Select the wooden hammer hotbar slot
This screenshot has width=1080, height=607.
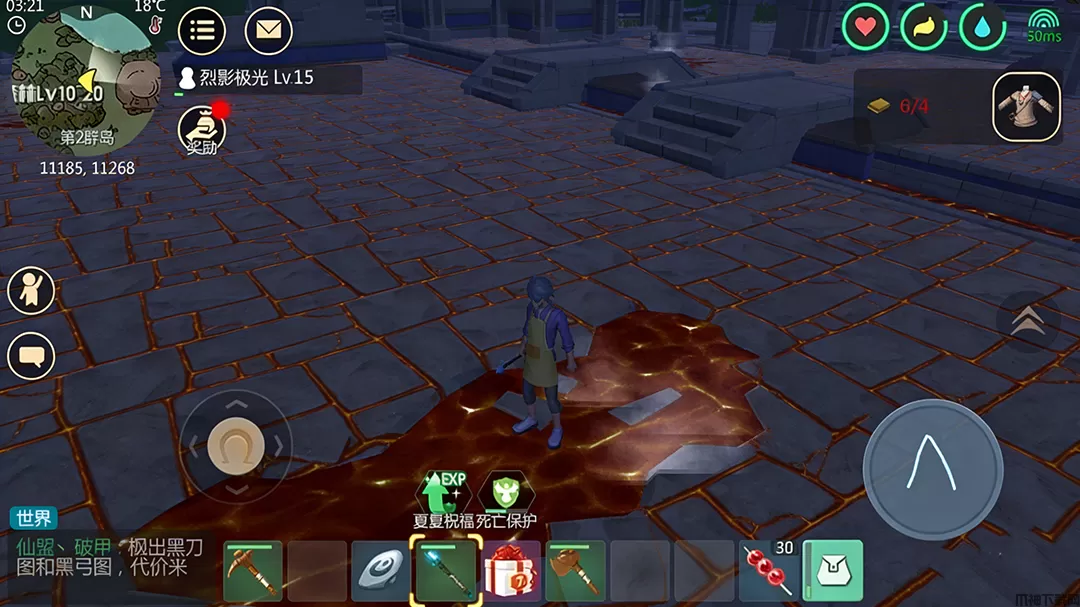[575, 571]
